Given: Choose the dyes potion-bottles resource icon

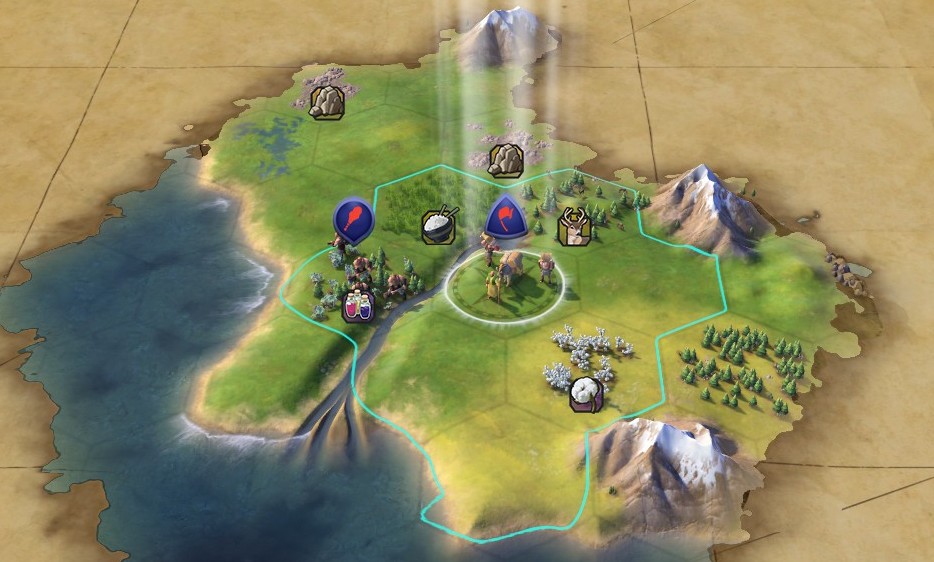Looking at the screenshot, I should (x=358, y=306).
